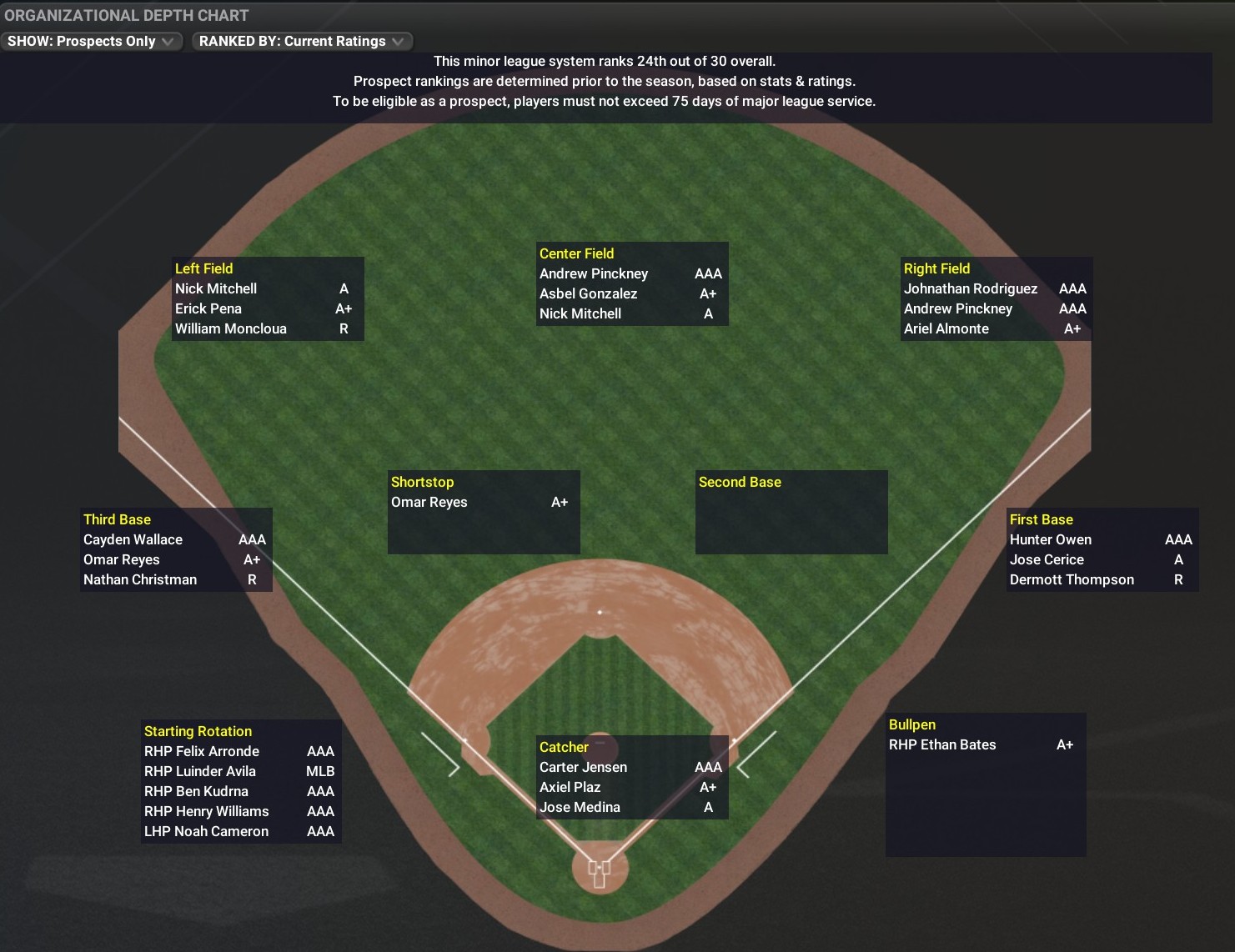The image size is (1235, 952).
Task: Open the RANKED BY: Current Ratings dropdown
Action: [x=301, y=41]
